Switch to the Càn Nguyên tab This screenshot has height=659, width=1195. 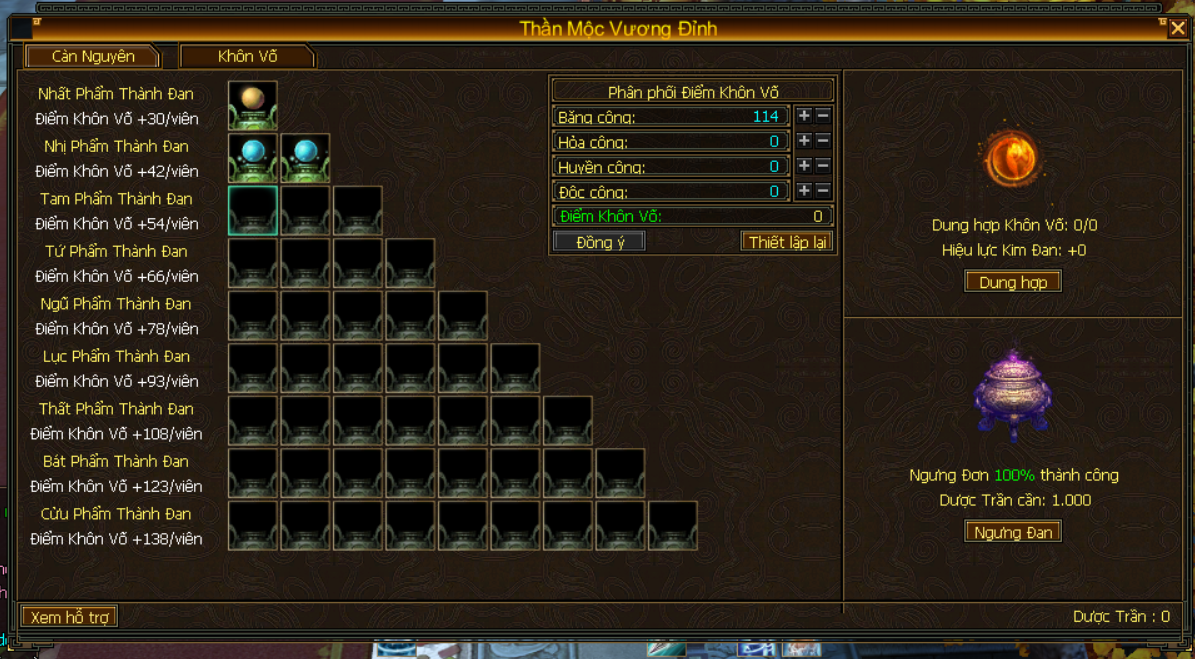point(93,57)
